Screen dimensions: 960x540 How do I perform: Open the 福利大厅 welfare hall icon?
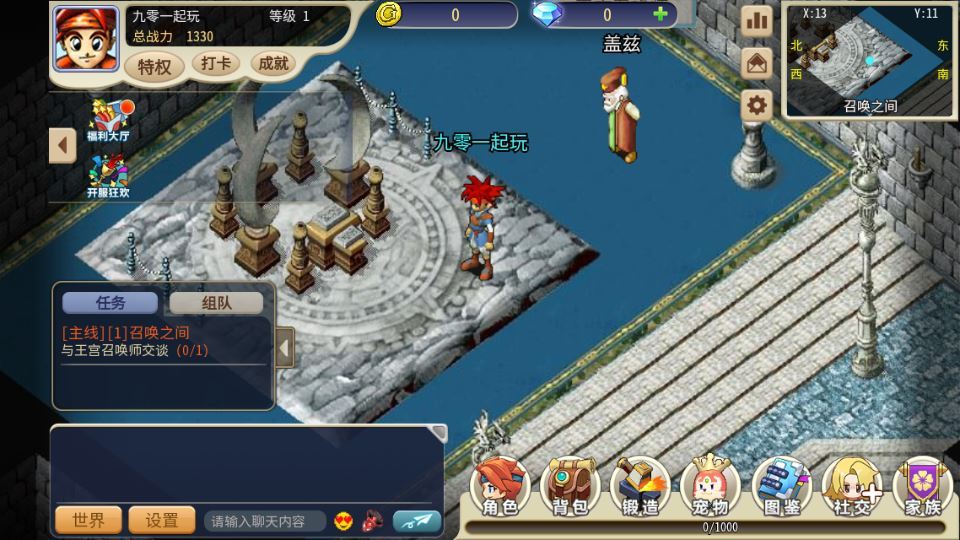point(108,120)
